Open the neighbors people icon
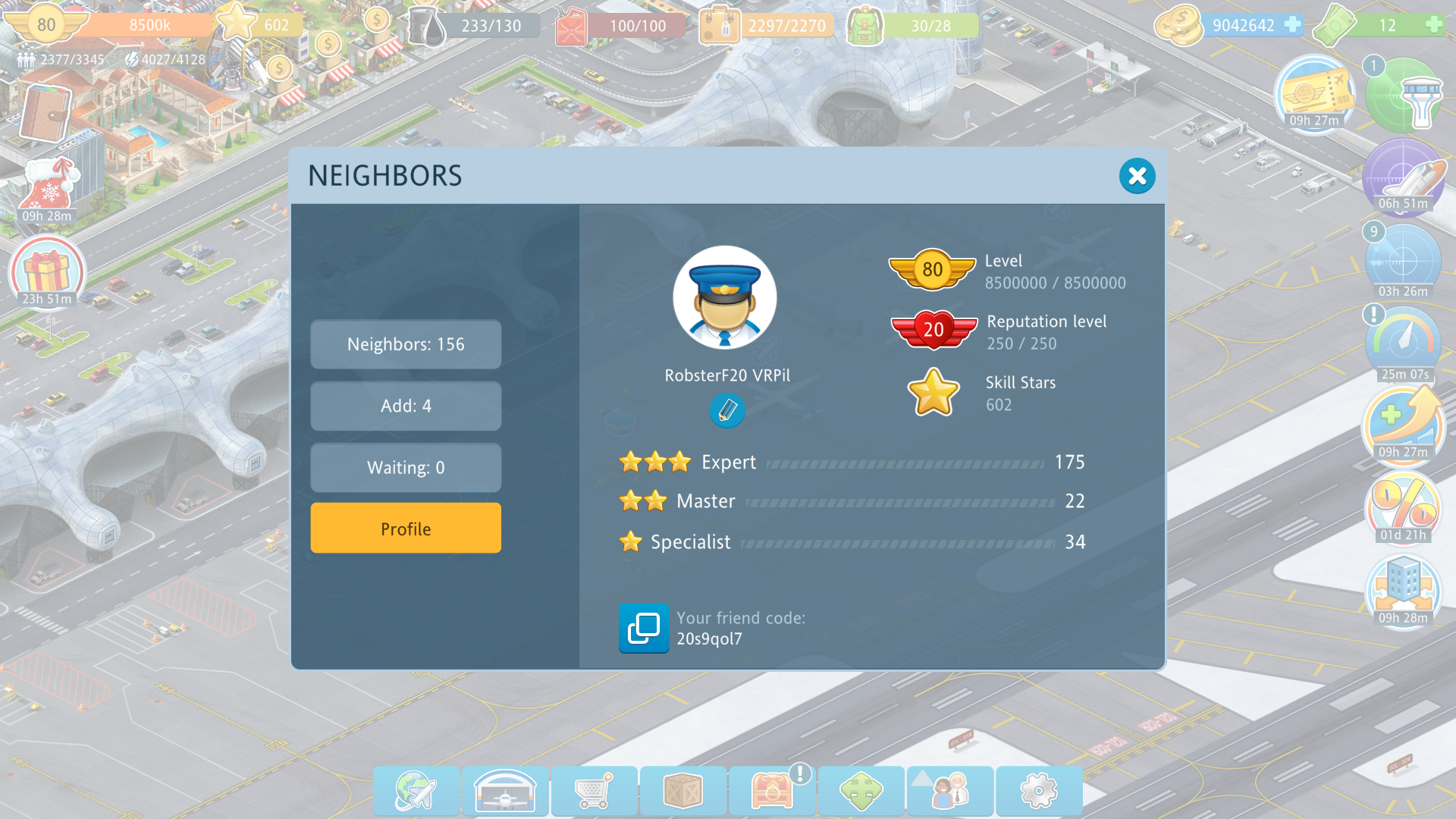This screenshot has width=1456, height=819. pos(949,791)
